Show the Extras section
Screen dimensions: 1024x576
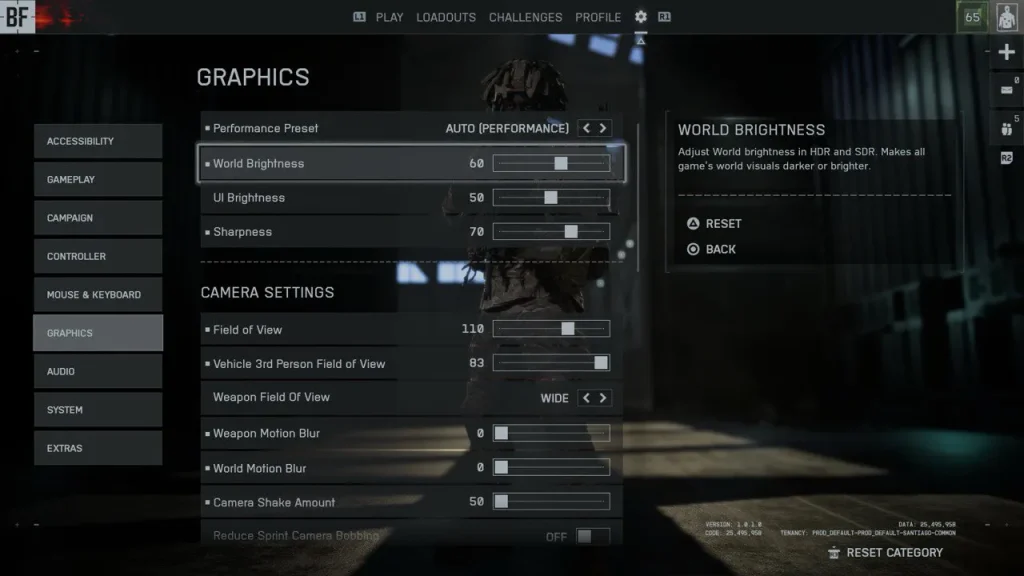point(97,448)
